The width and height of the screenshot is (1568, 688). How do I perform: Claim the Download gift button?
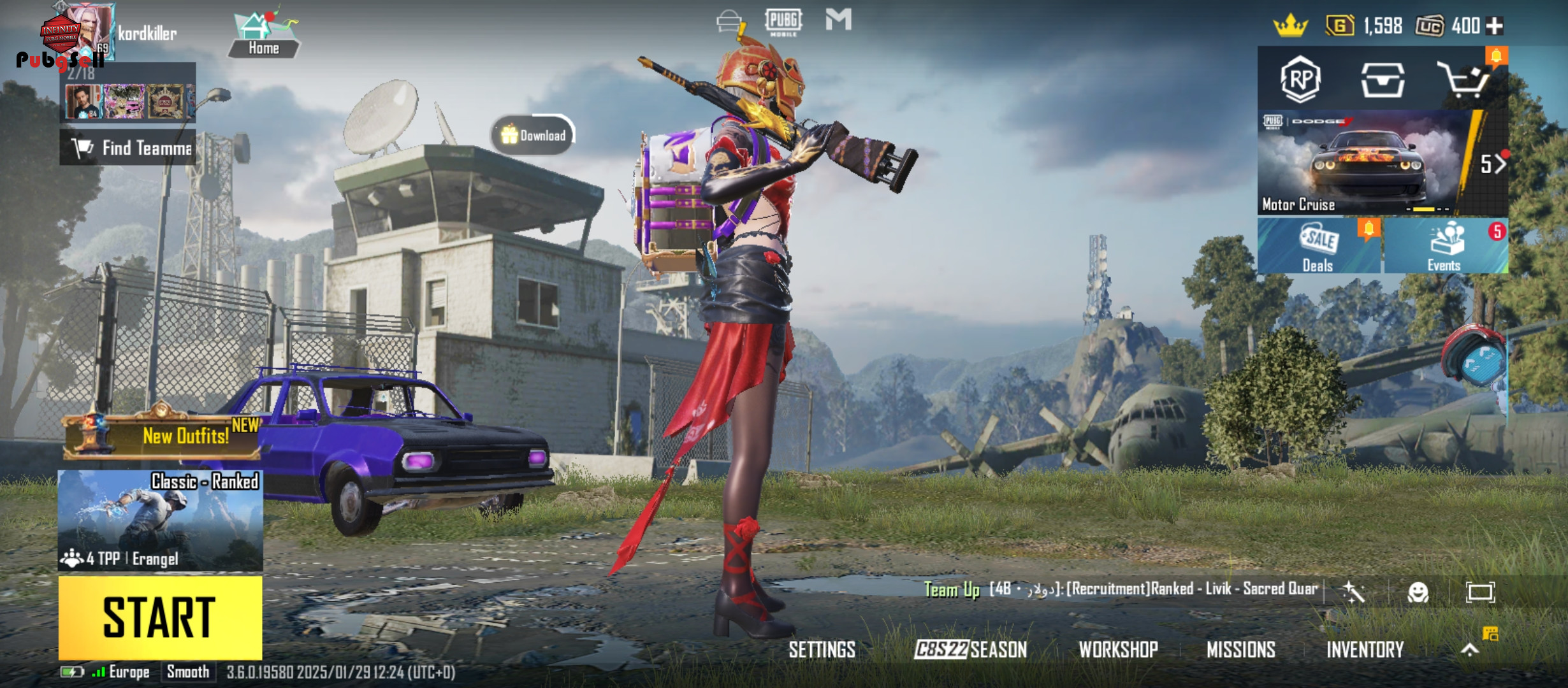534,135
